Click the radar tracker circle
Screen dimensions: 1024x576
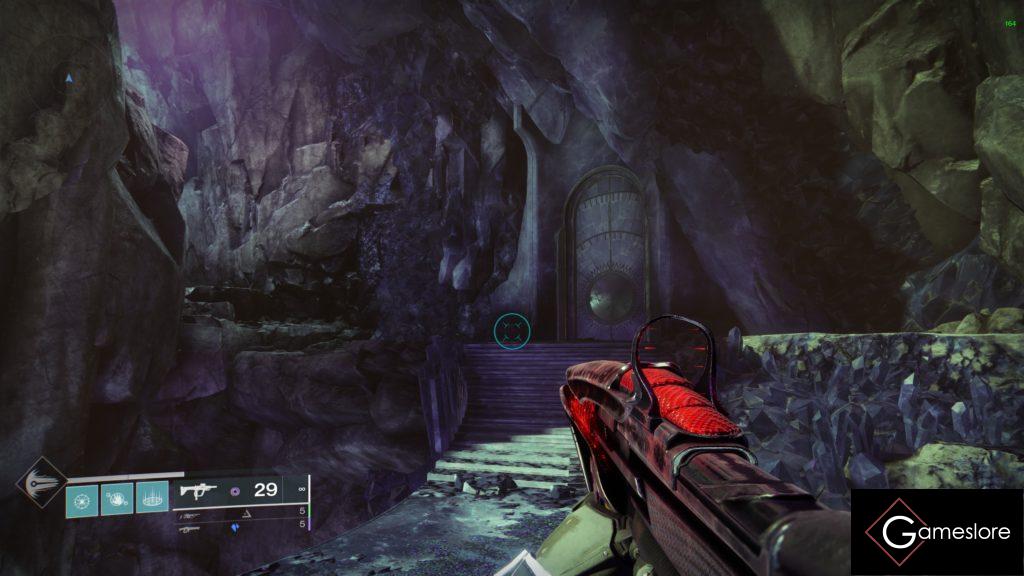coord(68,77)
